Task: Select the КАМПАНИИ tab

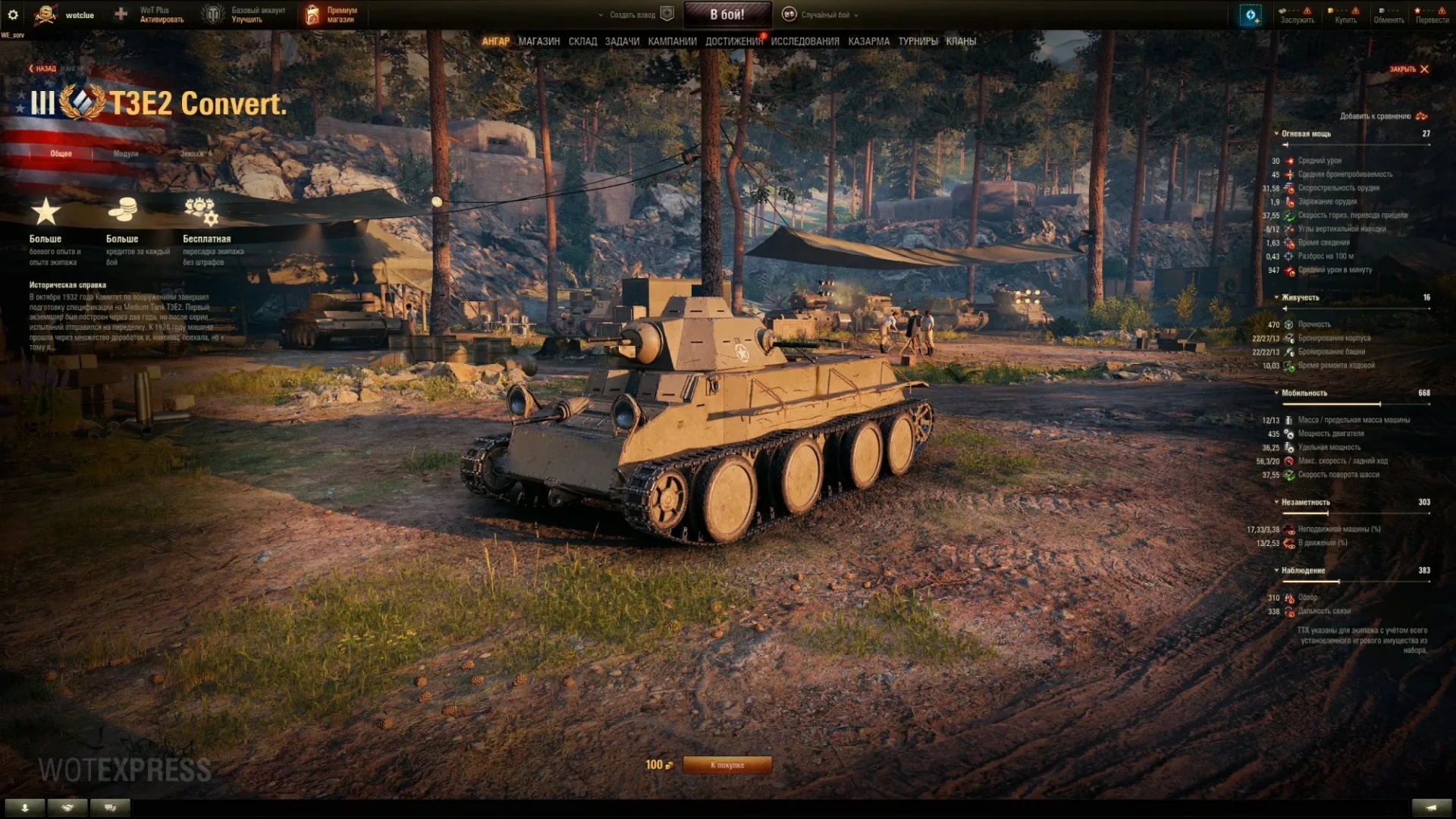Action: coord(672,42)
